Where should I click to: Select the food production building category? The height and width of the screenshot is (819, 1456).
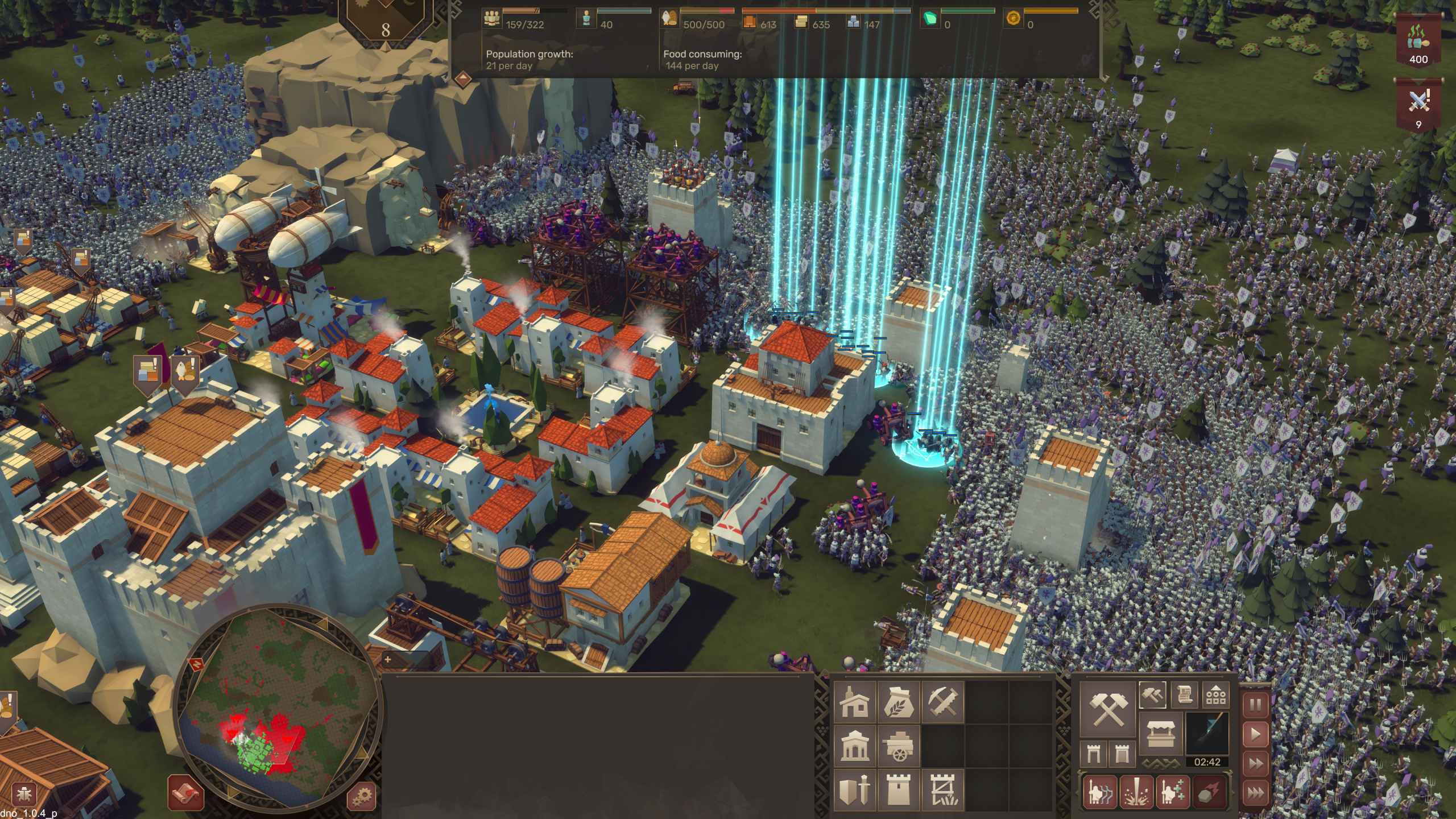[898, 702]
